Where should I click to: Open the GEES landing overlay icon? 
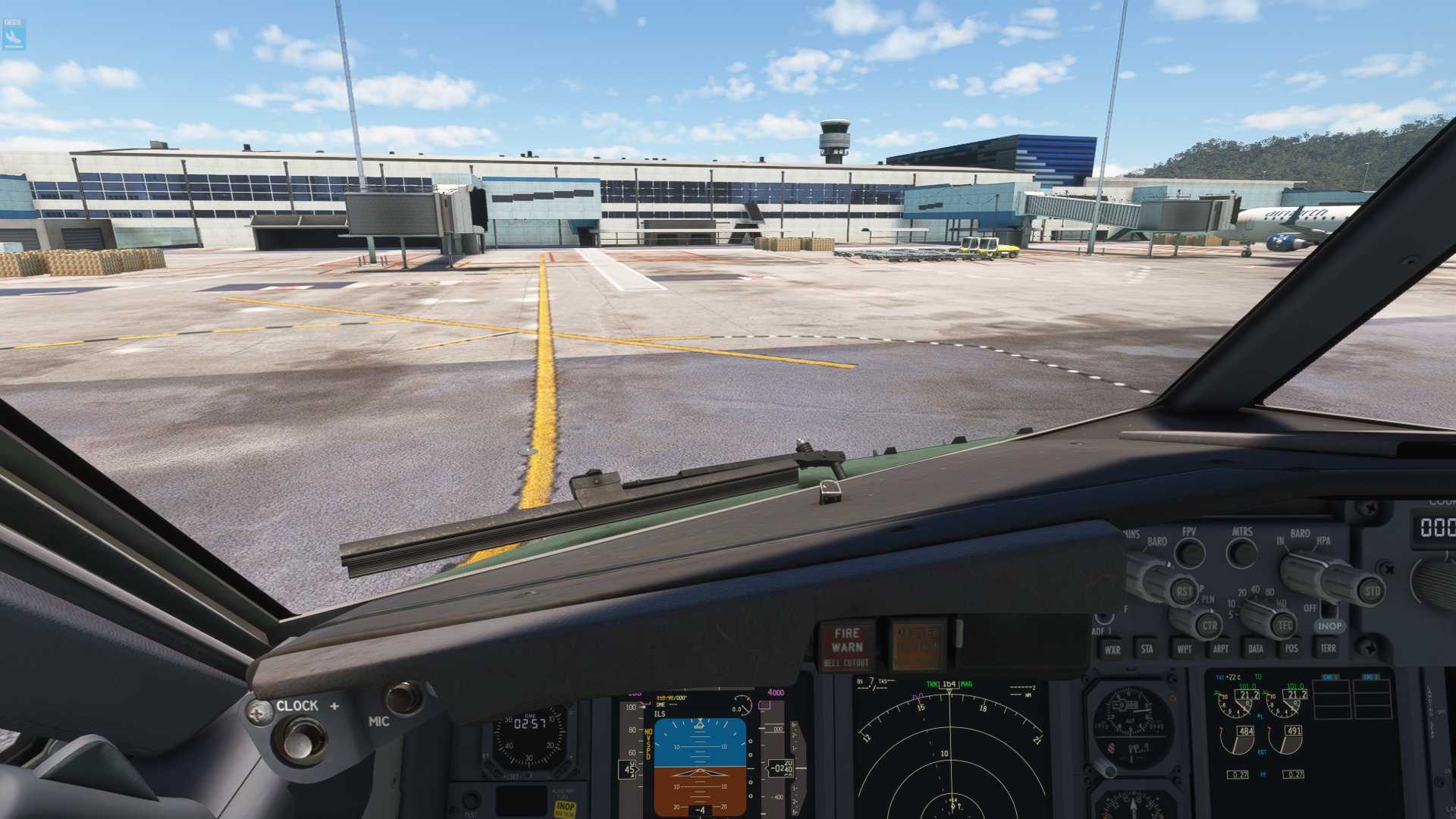click(x=14, y=35)
